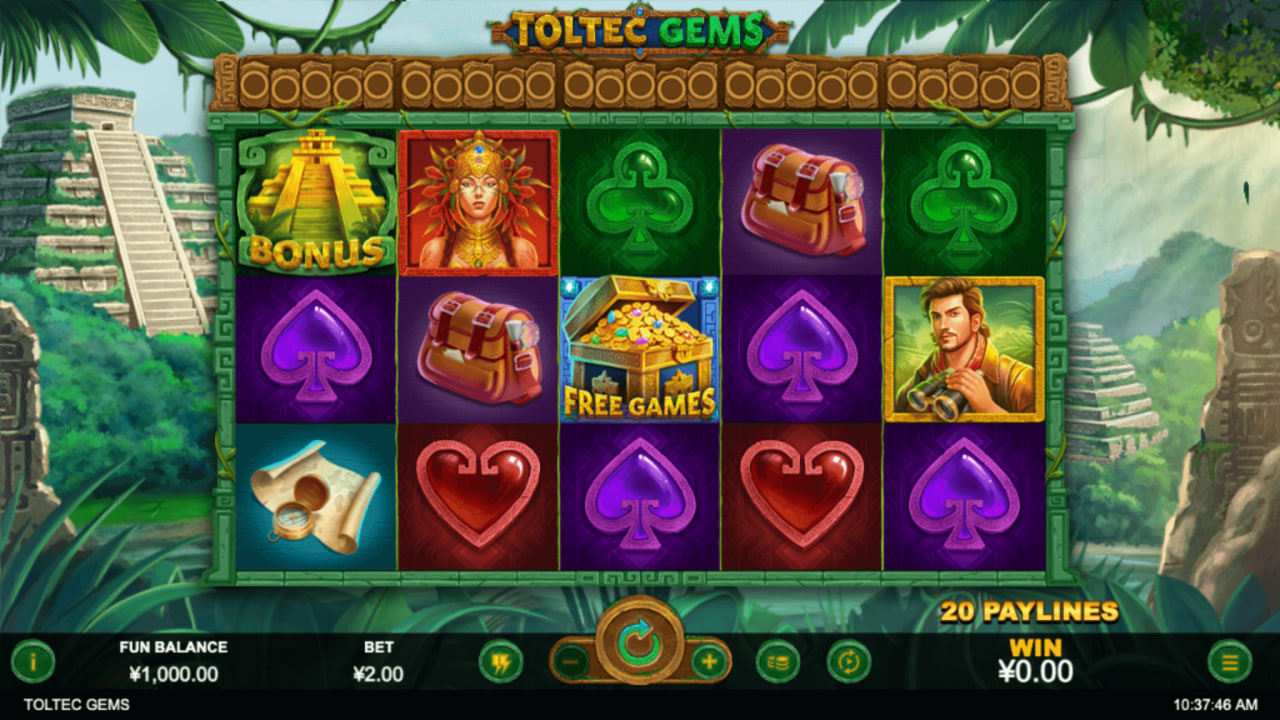This screenshot has height=720, width=1280.
Task: Decrease bet with the minus button
Action: click(569, 660)
